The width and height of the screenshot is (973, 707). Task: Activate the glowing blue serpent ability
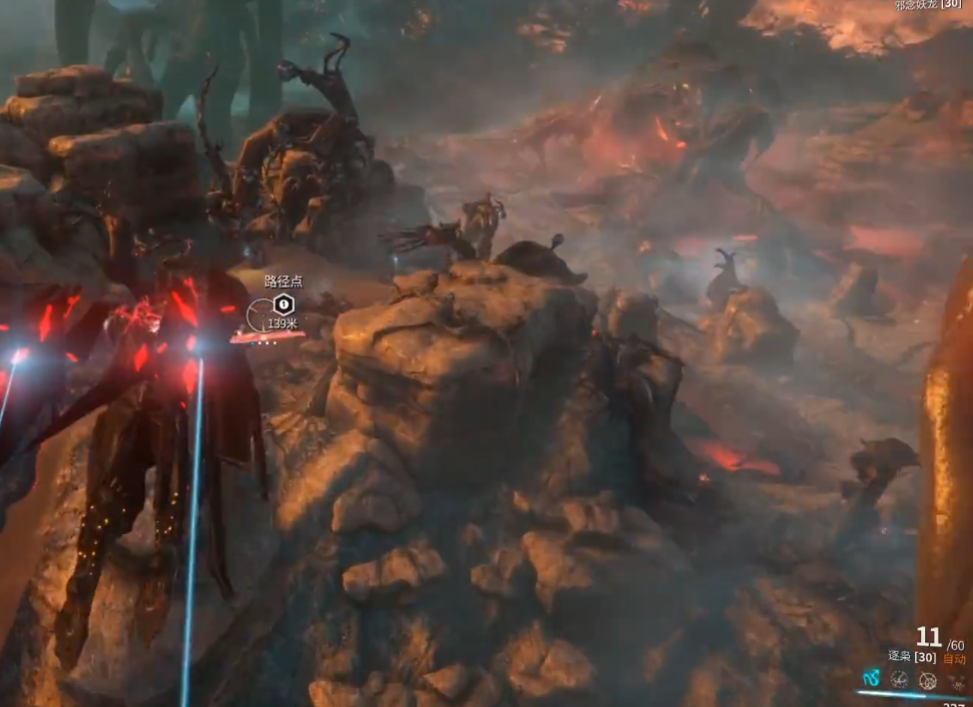pyautogui.click(x=869, y=680)
